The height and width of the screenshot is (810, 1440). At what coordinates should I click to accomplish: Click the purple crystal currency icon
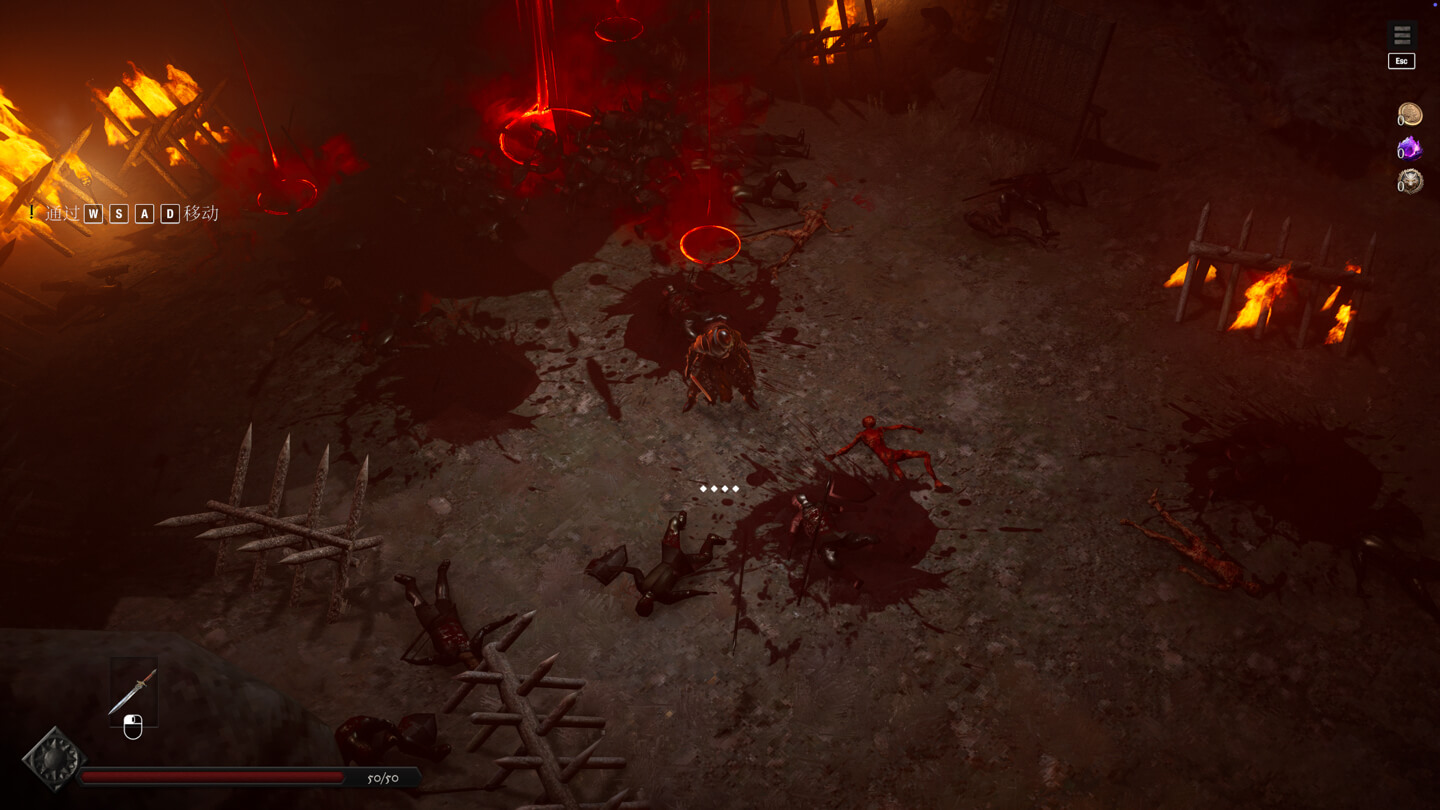tap(1410, 149)
